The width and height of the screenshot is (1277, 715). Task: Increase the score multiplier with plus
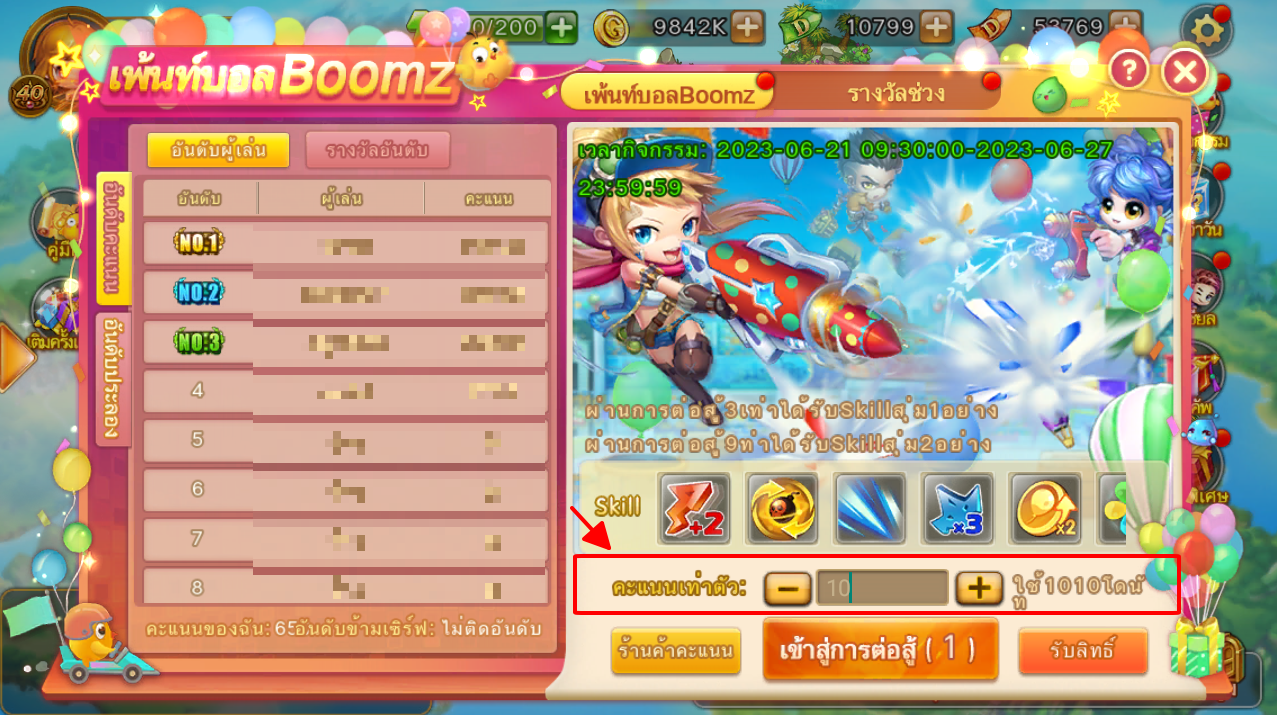coord(978,588)
